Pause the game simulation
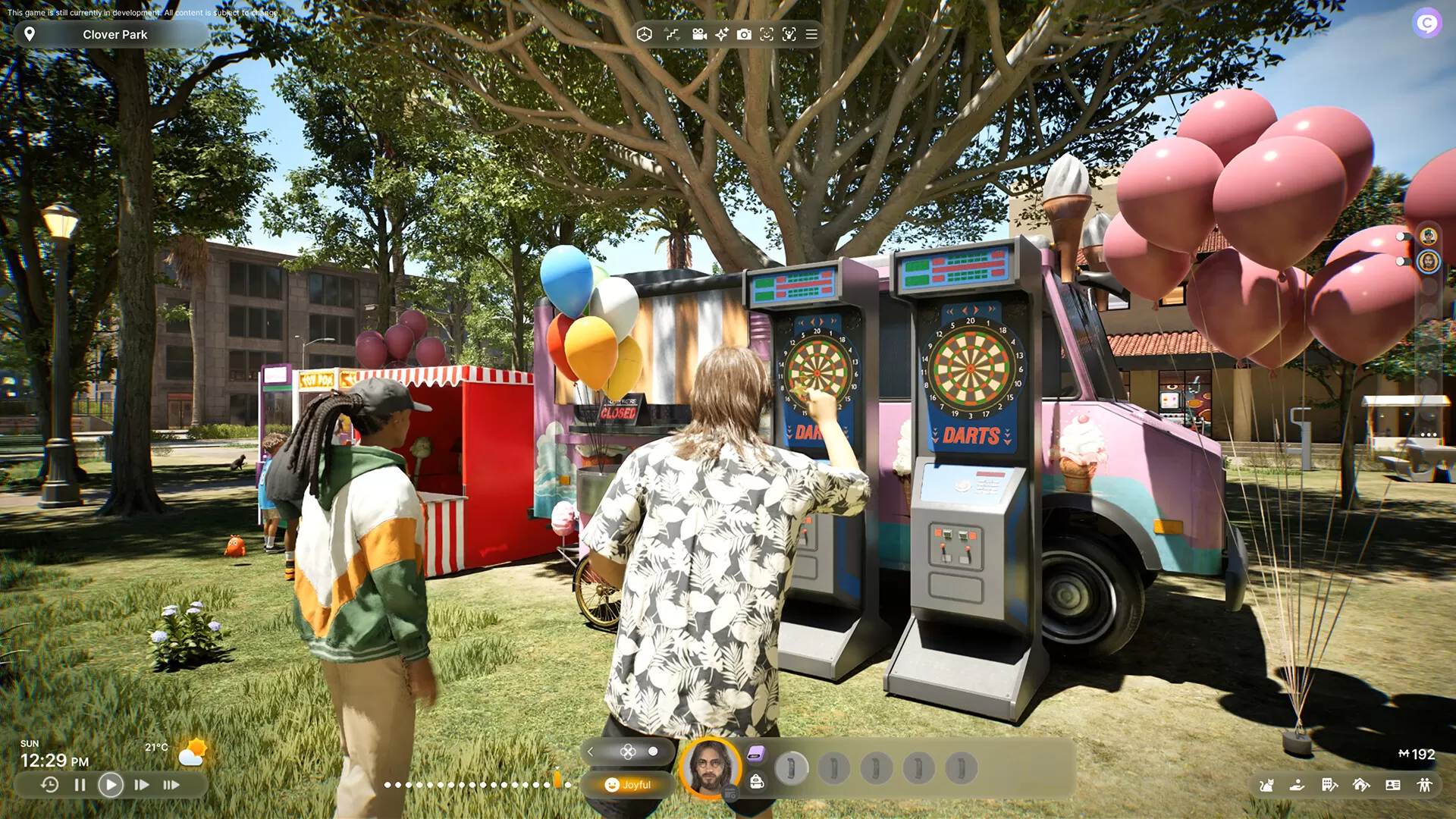Image resolution: width=1456 pixels, height=819 pixels. pos(80,785)
